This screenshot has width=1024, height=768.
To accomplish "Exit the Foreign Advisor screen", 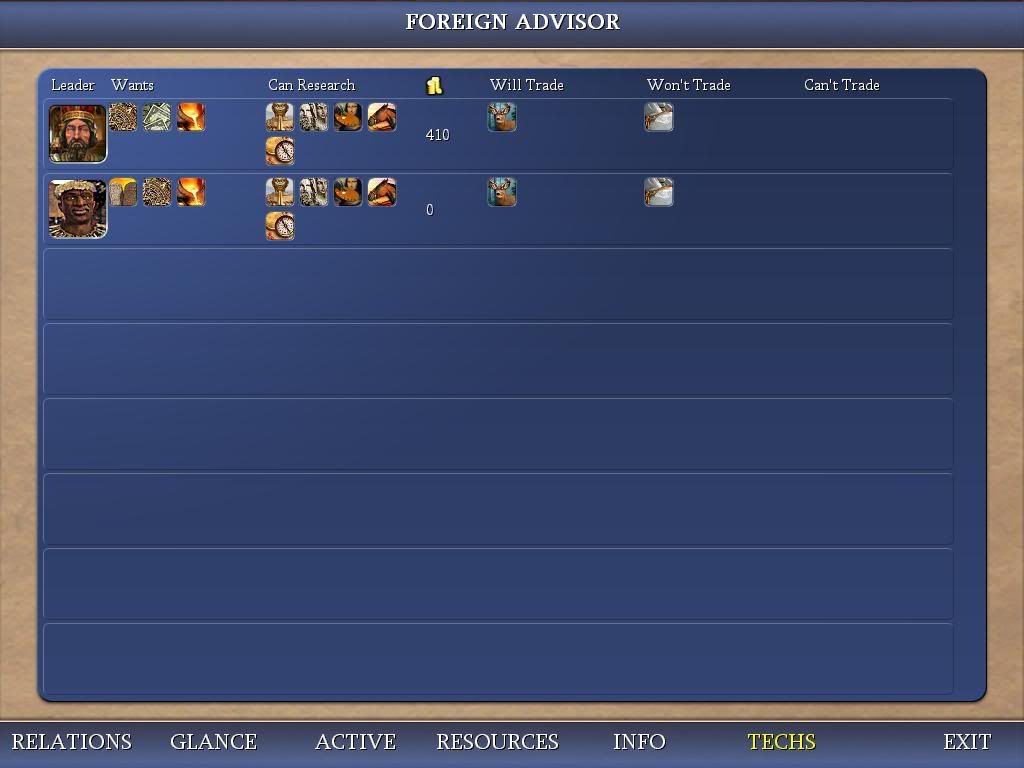I will click(x=967, y=742).
